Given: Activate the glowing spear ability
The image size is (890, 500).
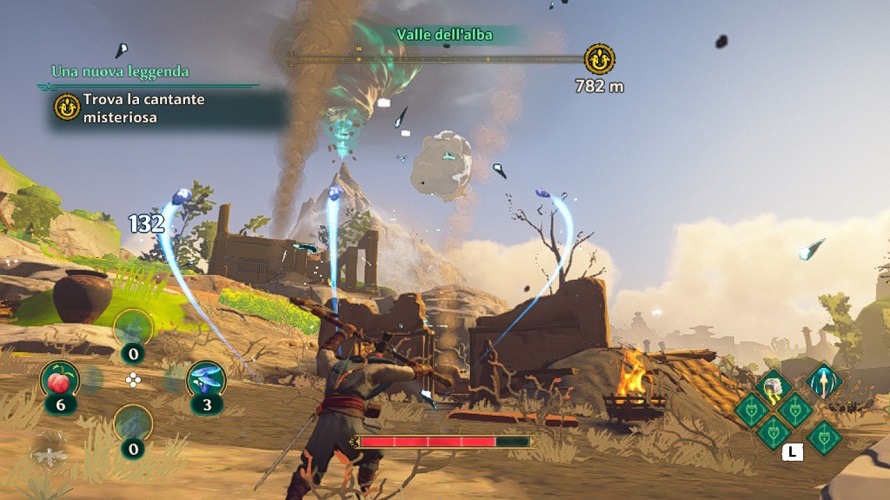Looking at the screenshot, I should pyautogui.click(x=824, y=381).
